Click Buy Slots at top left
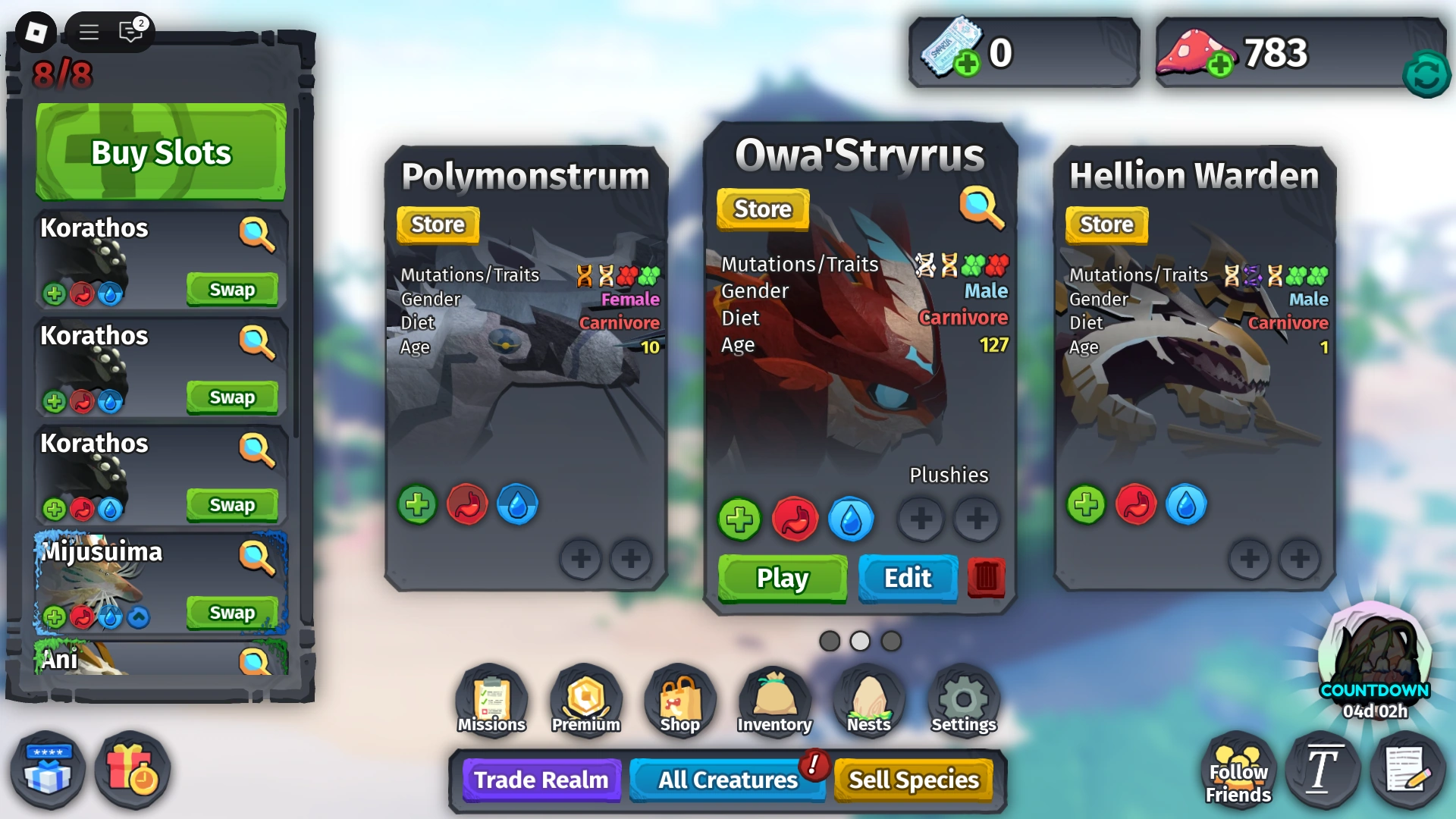The image size is (1456, 819). [x=159, y=152]
